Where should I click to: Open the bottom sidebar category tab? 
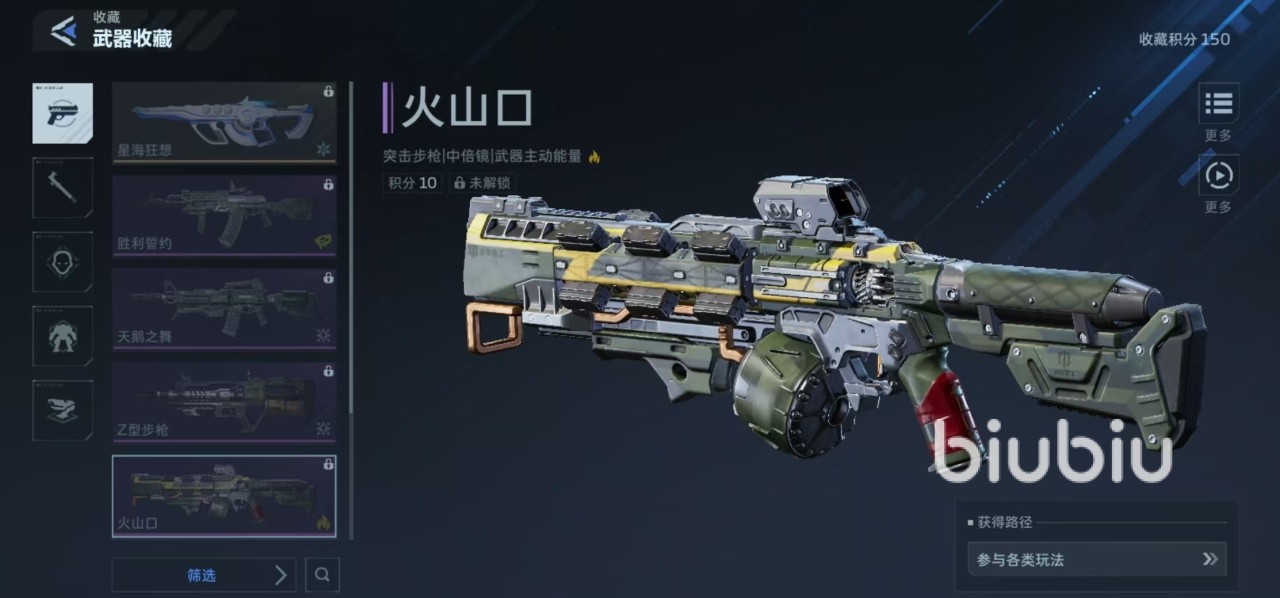click(x=62, y=410)
